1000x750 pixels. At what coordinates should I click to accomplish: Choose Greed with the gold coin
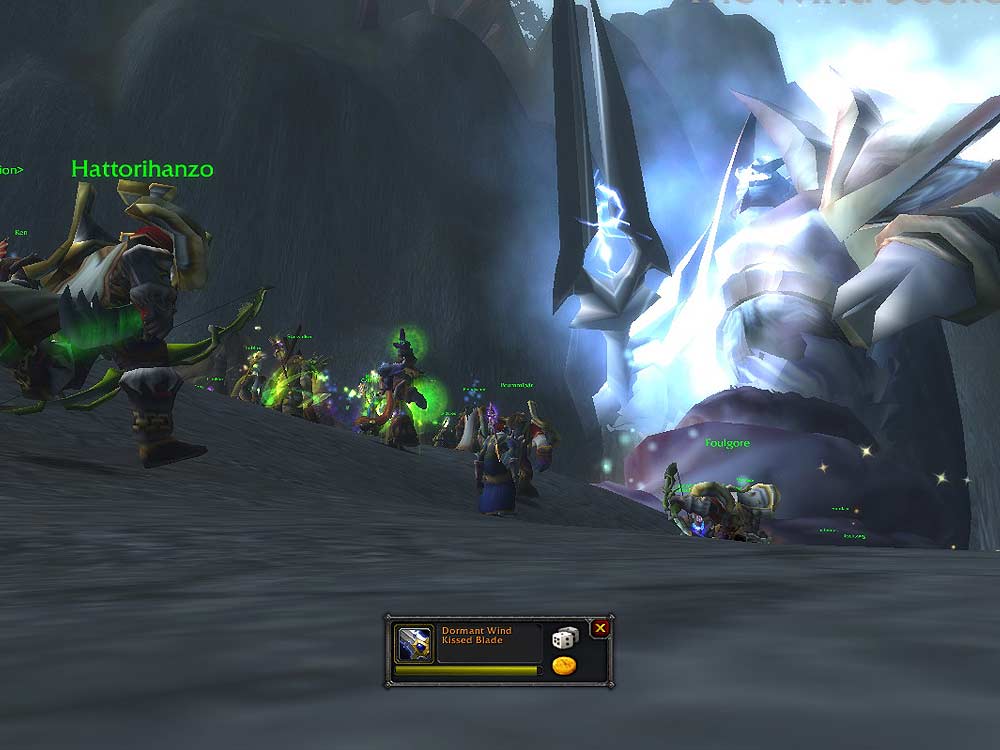tap(564, 666)
